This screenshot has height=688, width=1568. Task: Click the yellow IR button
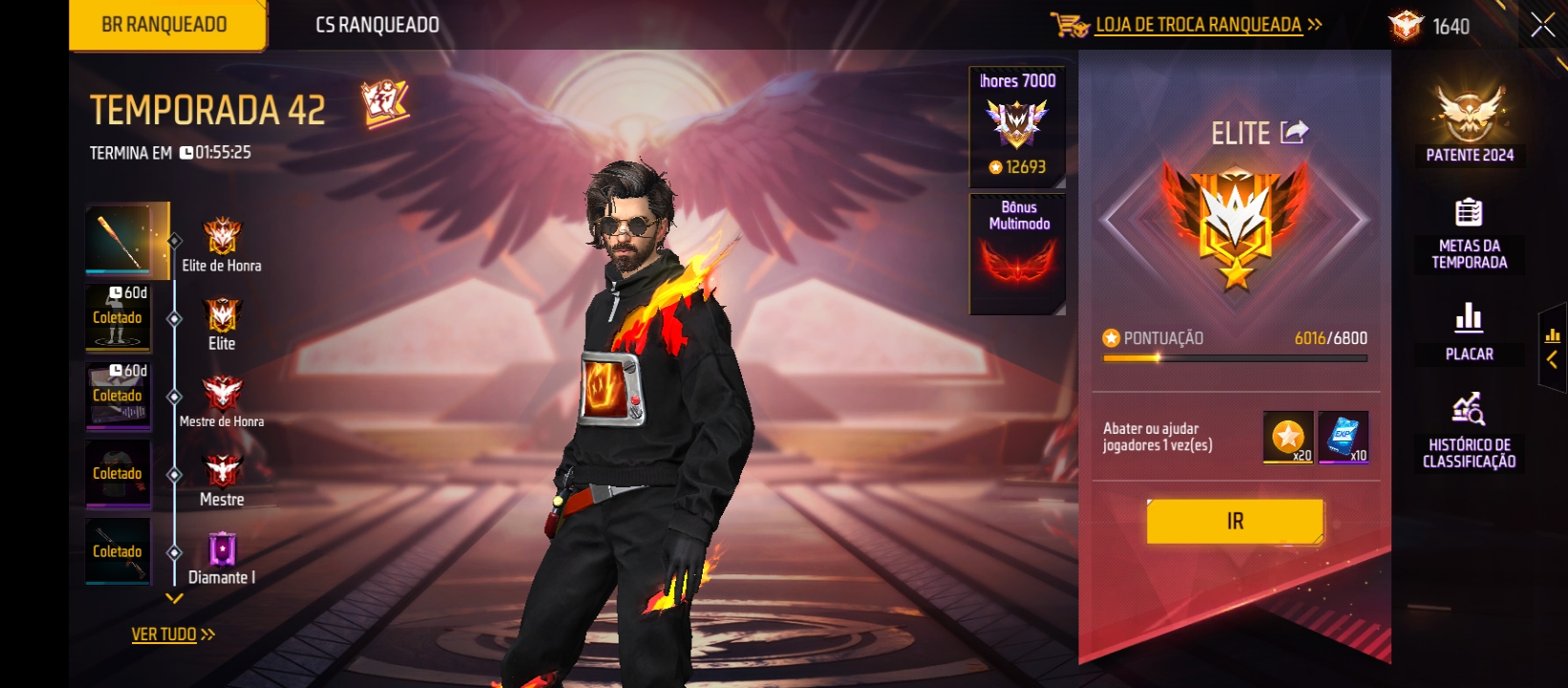tap(1235, 522)
